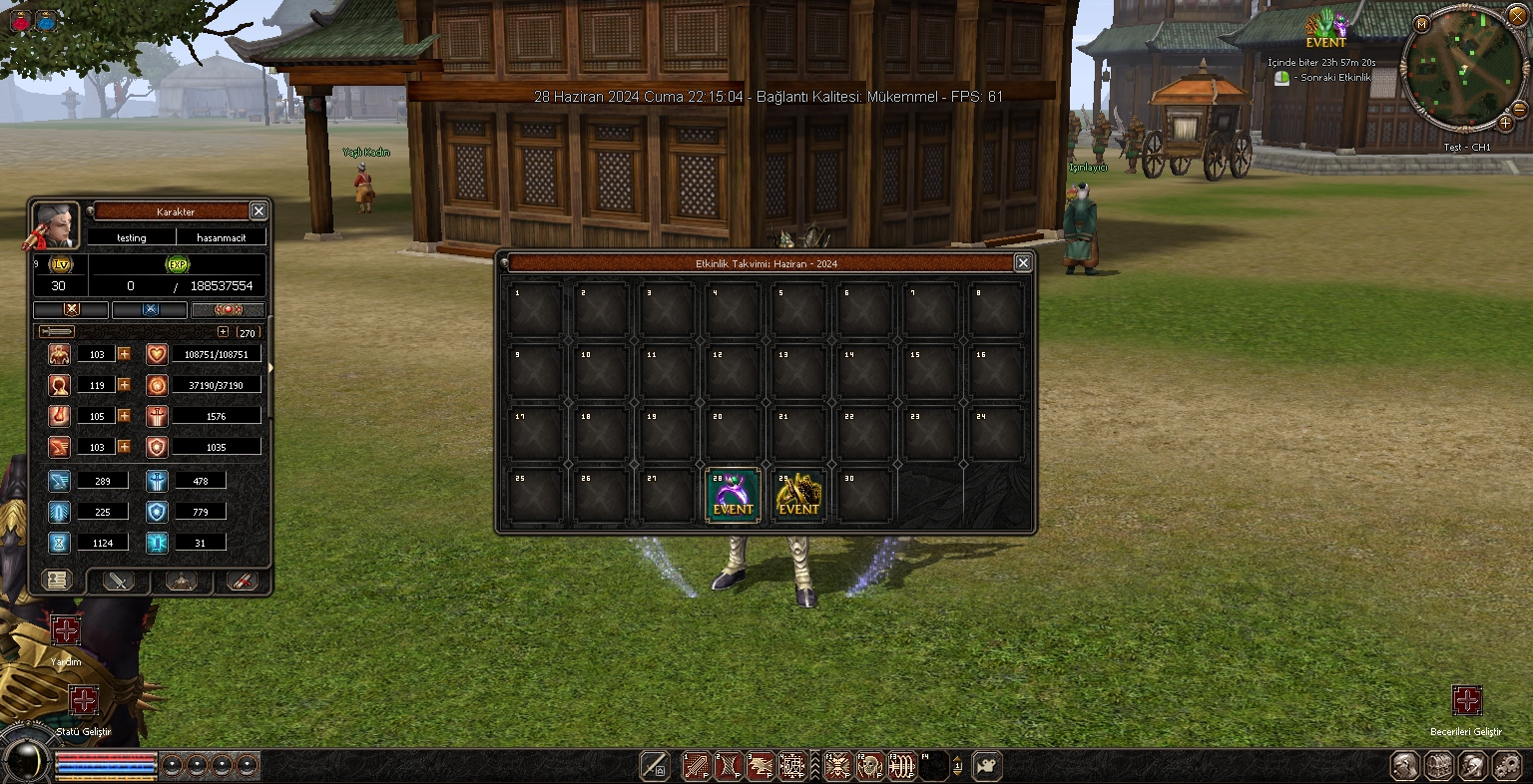The image size is (1533, 784).
Task: Close the Karakter panel
Action: [x=258, y=211]
